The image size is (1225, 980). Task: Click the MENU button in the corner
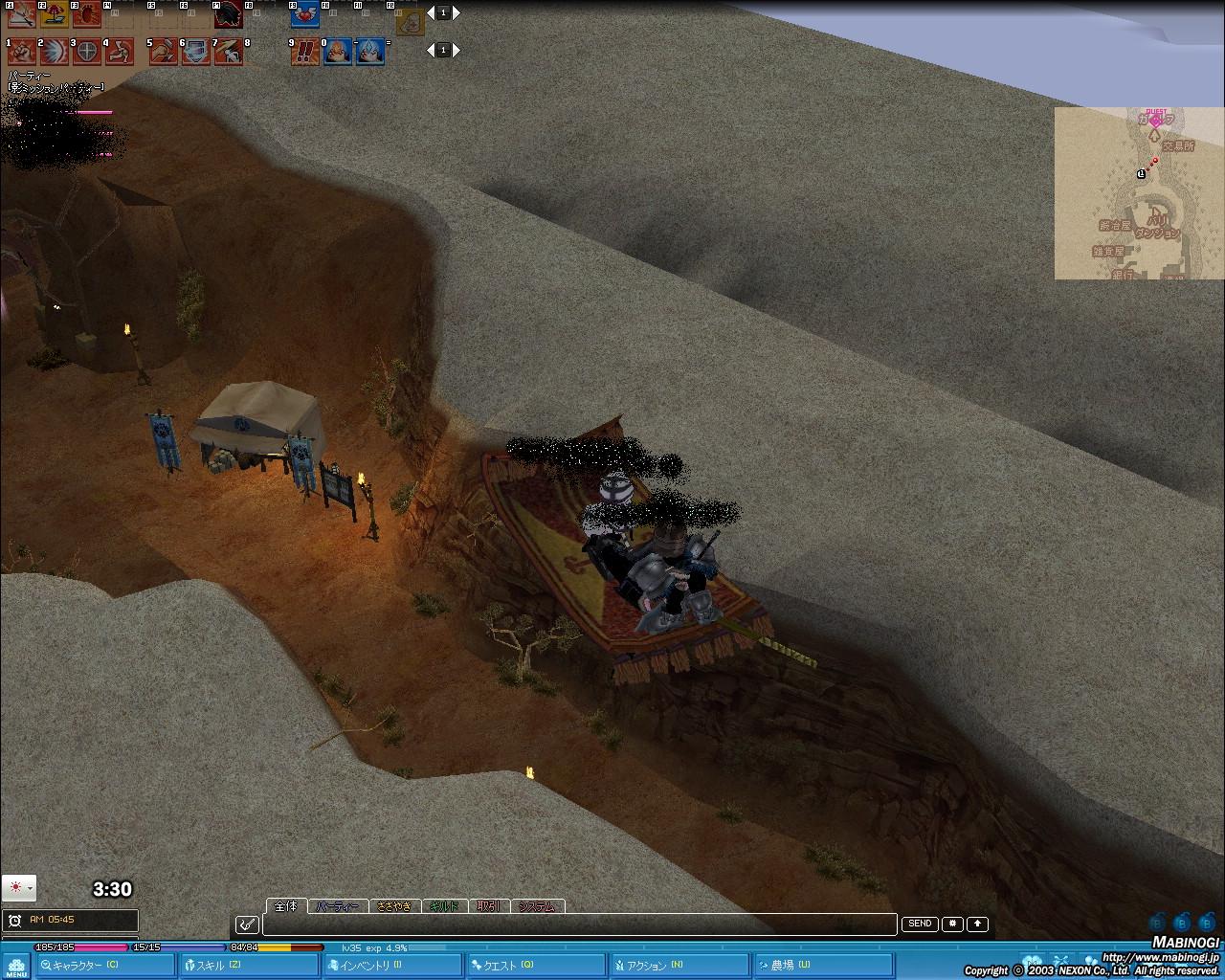tap(16, 965)
